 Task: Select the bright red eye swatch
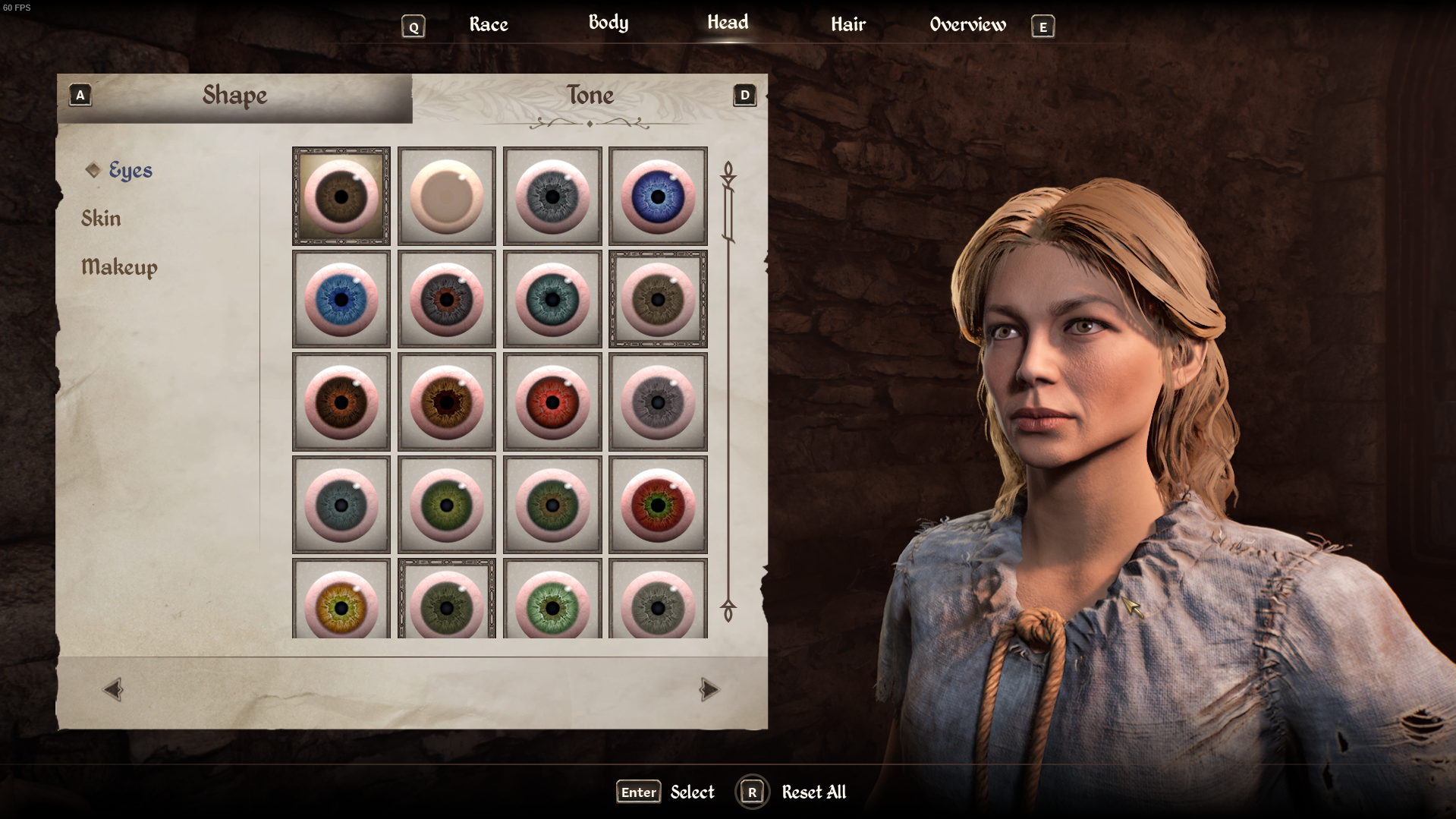click(552, 402)
